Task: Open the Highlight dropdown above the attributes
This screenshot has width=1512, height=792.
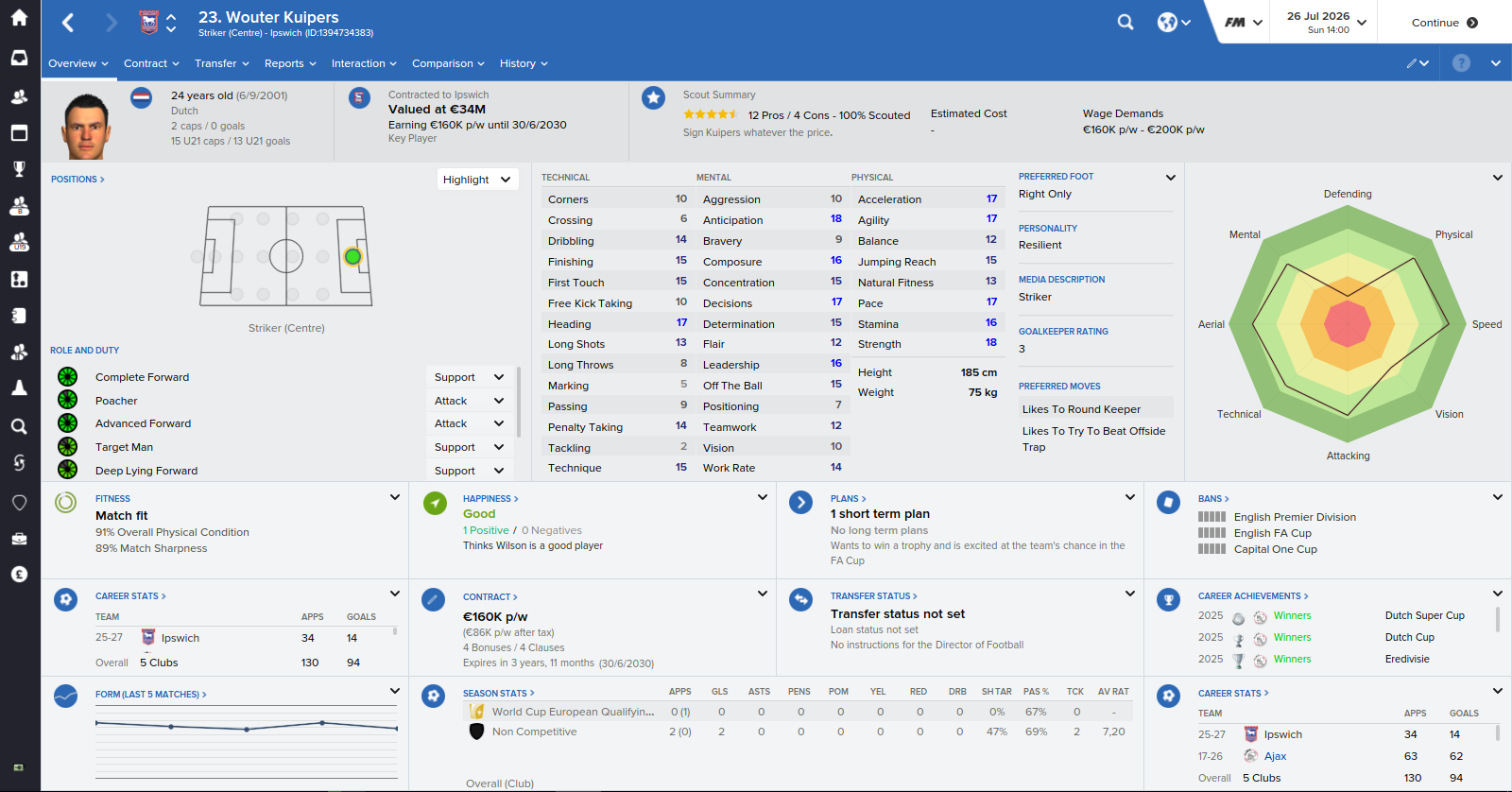Action: coord(477,179)
